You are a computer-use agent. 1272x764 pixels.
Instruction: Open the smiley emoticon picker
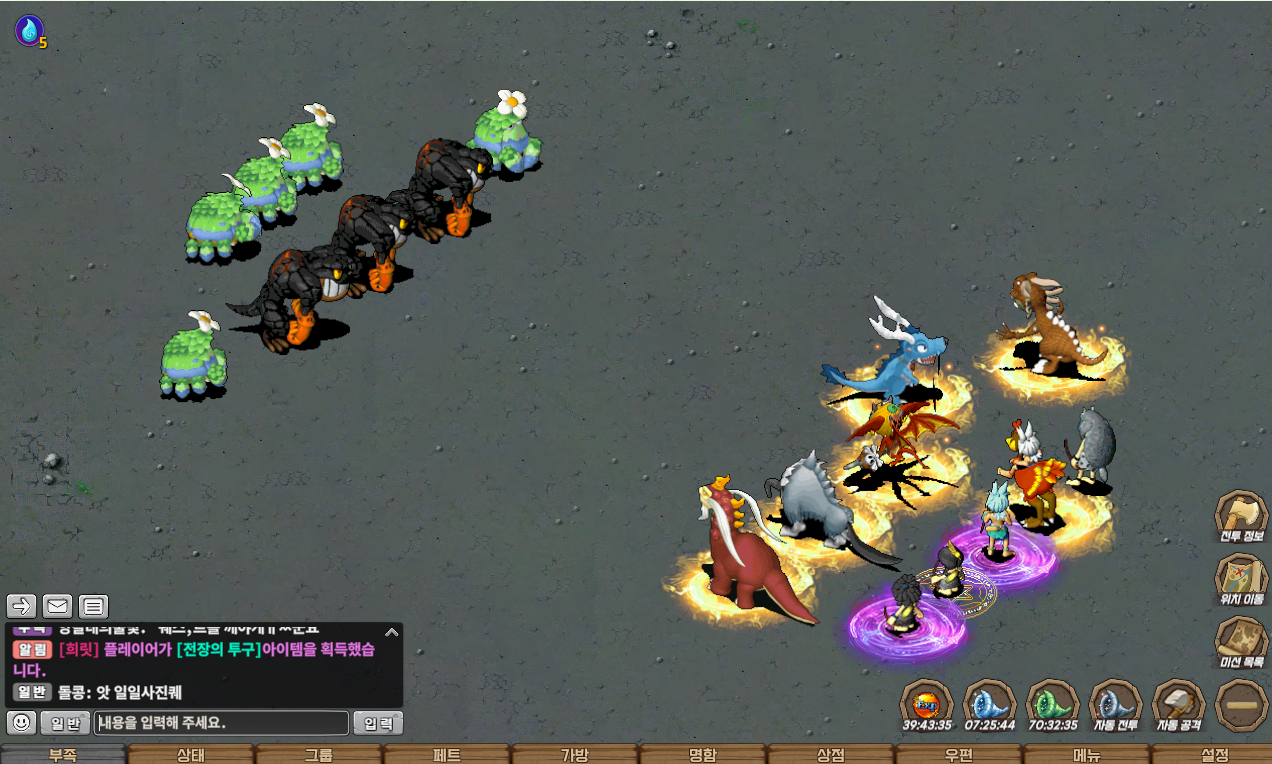[22, 722]
